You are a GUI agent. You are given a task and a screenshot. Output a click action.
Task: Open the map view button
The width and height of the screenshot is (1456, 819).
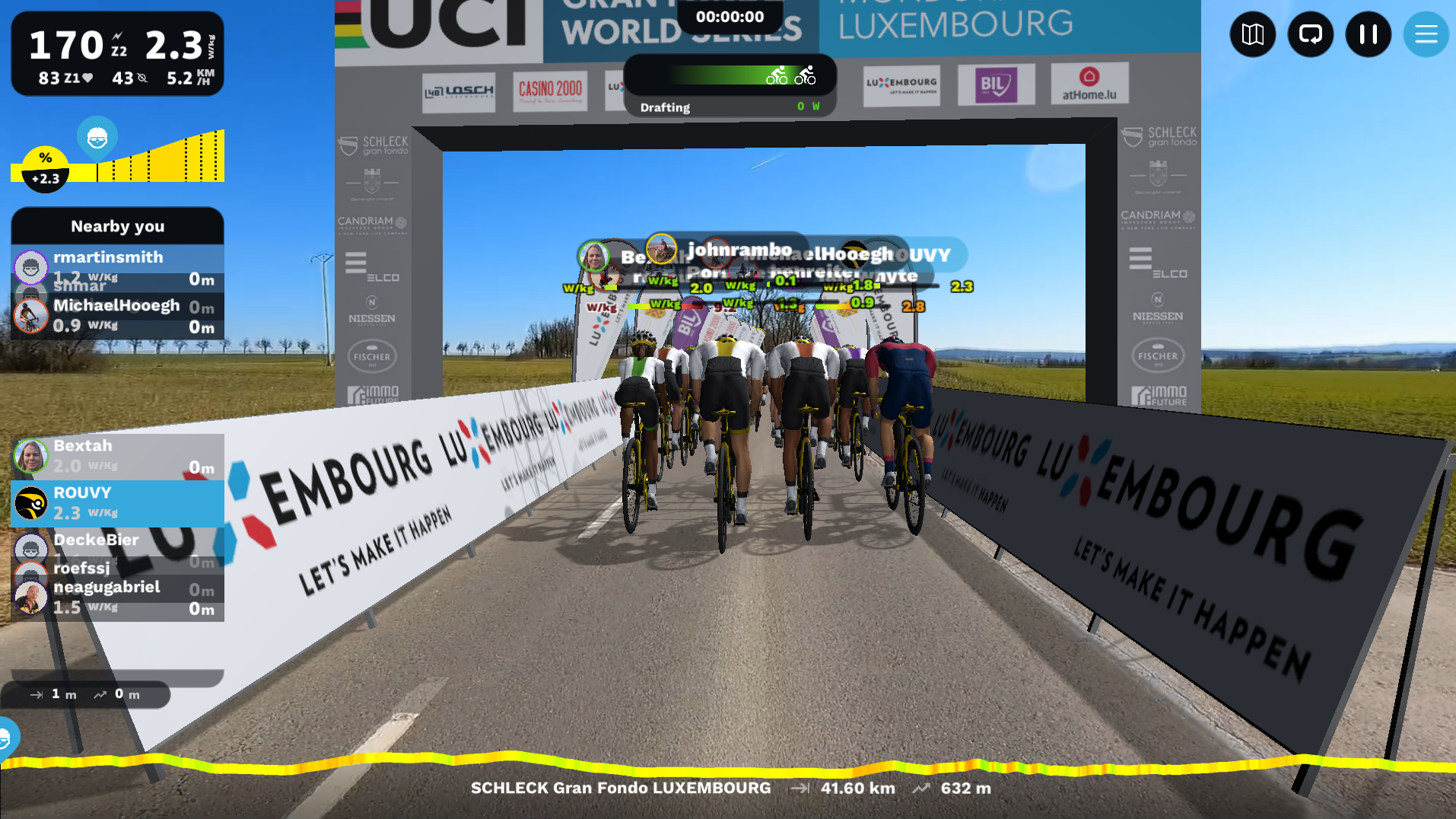pyautogui.click(x=1252, y=34)
